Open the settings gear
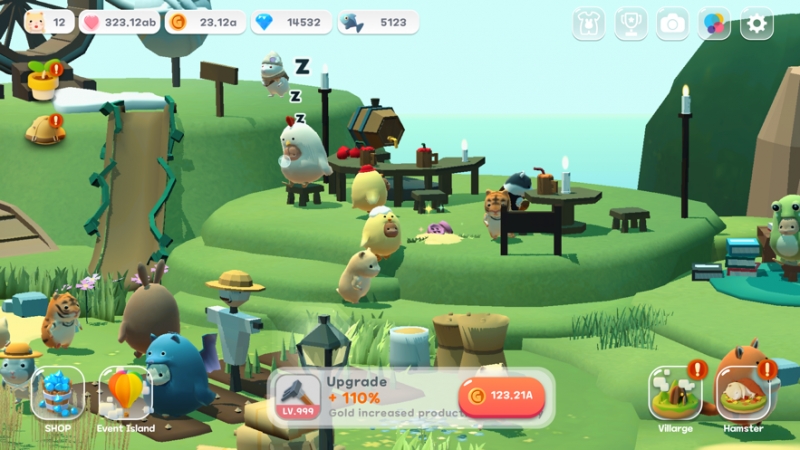 [x=756, y=23]
